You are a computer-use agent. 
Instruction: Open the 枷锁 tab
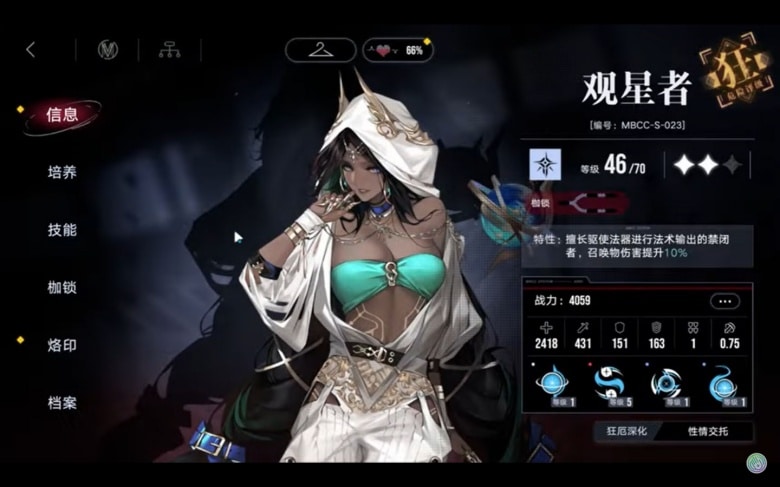pos(62,287)
